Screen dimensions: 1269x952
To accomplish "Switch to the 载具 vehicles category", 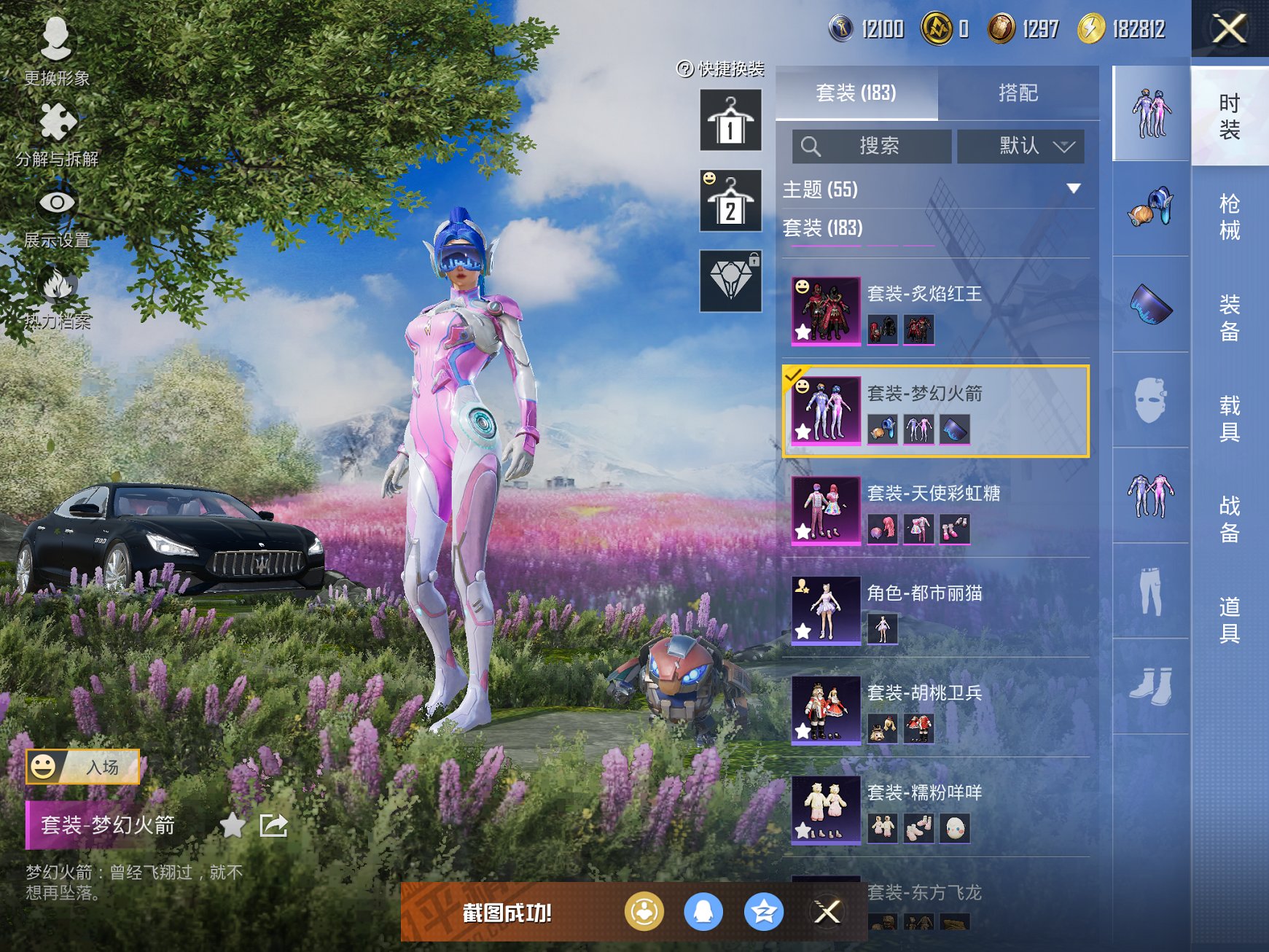I will point(1229,418).
